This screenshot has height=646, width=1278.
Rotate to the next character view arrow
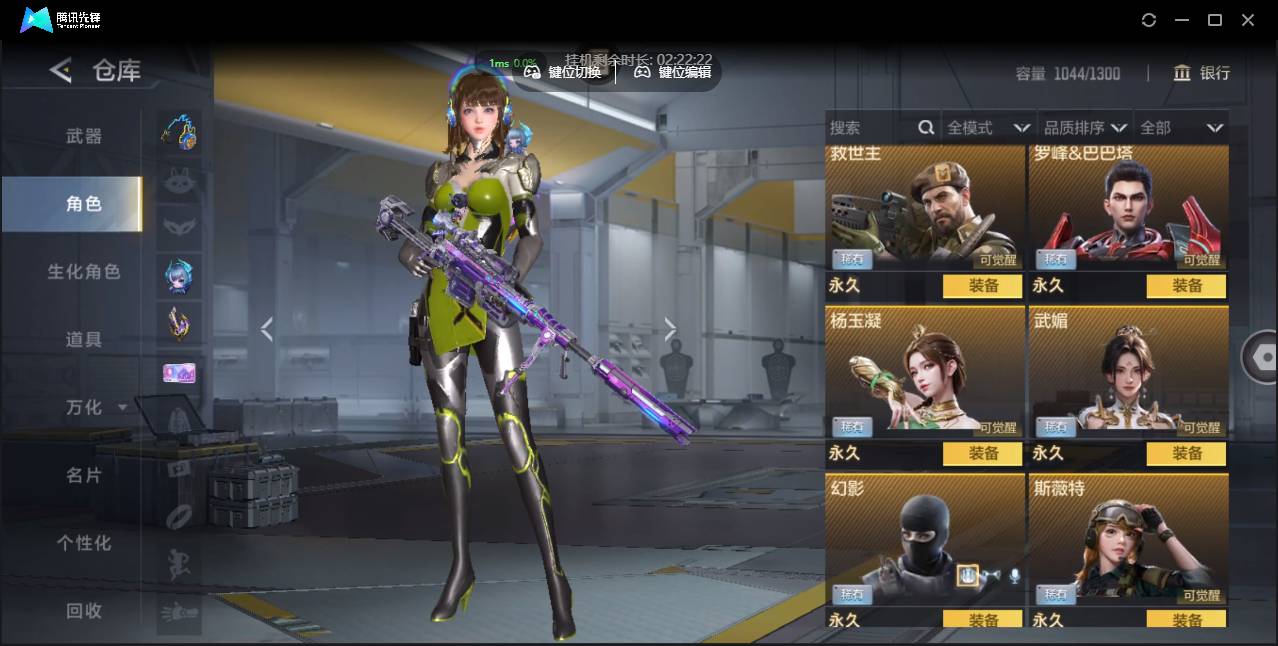point(670,329)
